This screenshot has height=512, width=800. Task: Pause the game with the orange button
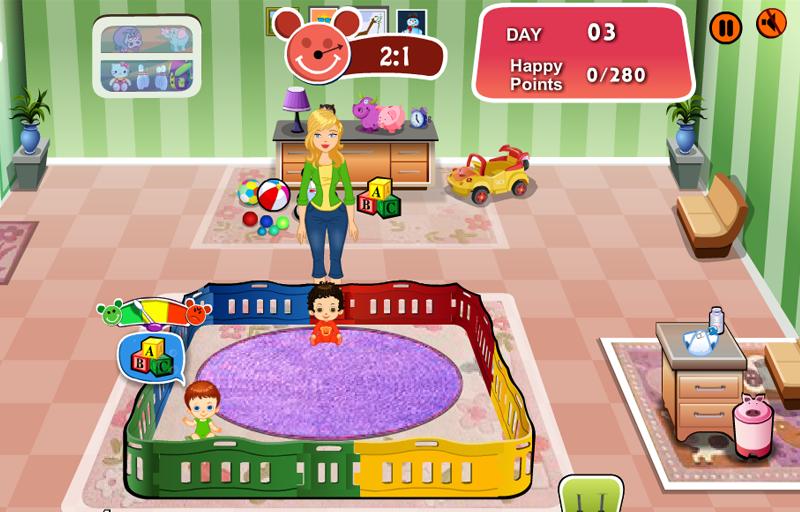(x=726, y=27)
